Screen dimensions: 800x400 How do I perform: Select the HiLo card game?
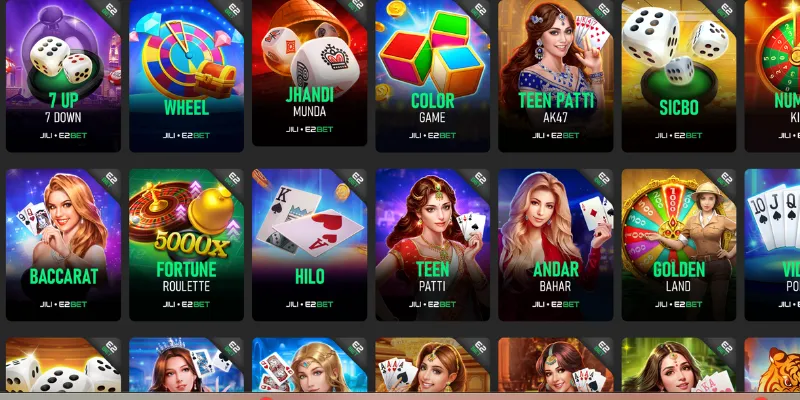pos(309,240)
